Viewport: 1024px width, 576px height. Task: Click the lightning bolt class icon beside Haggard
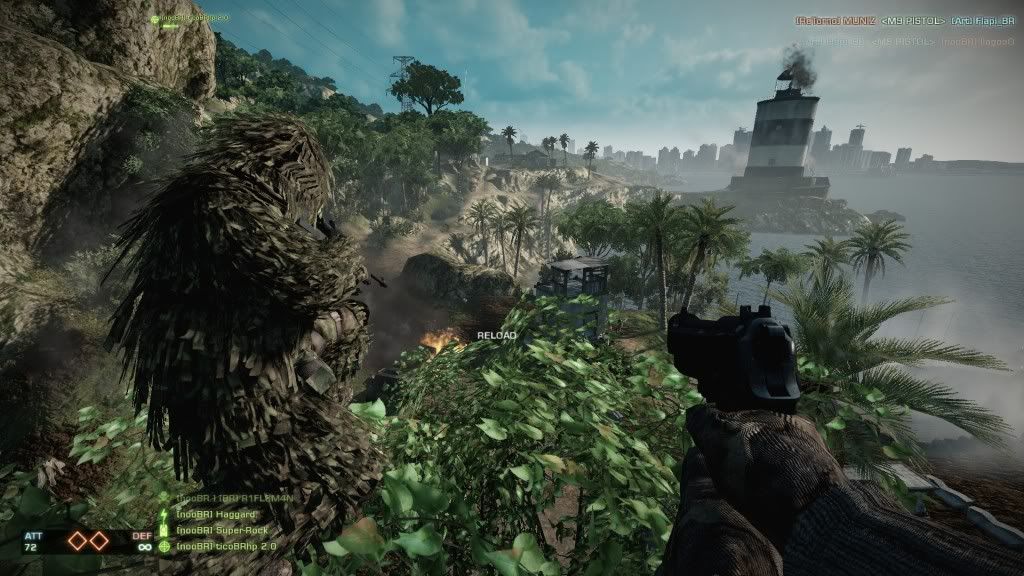pyautogui.click(x=165, y=514)
